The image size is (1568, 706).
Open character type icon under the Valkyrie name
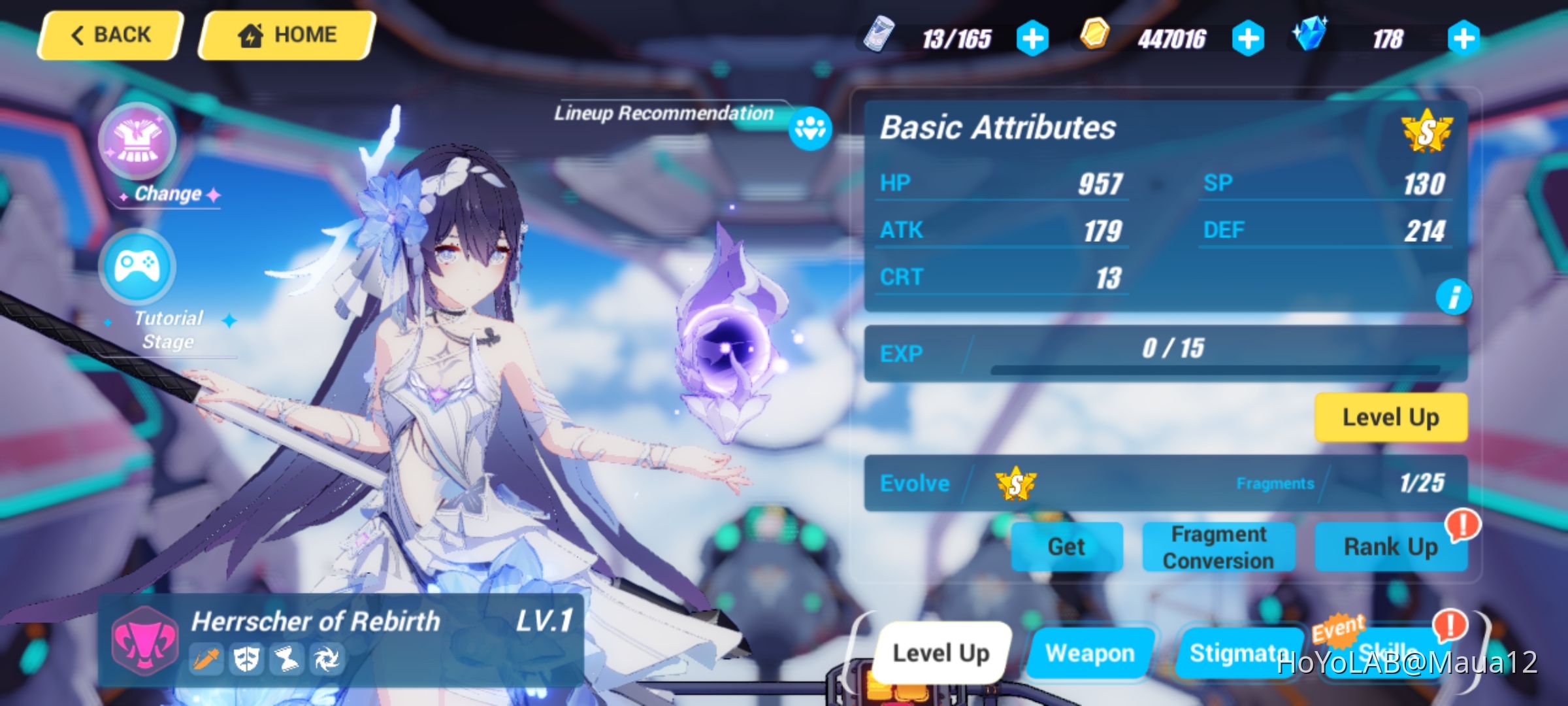[x=206, y=659]
